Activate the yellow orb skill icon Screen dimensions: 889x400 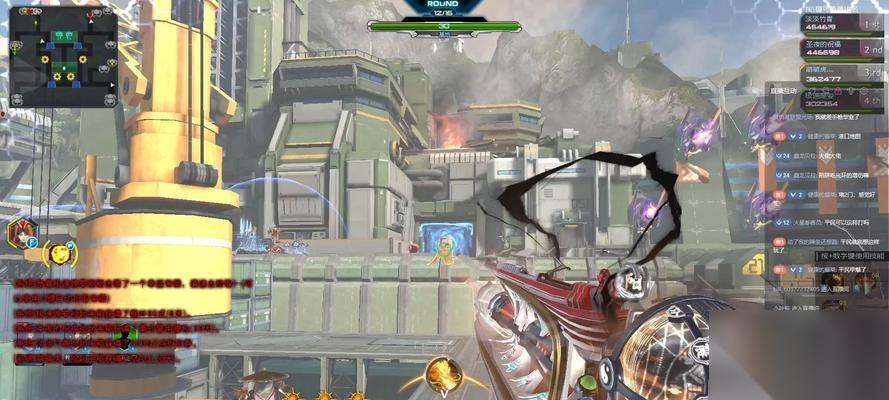tap(62, 251)
